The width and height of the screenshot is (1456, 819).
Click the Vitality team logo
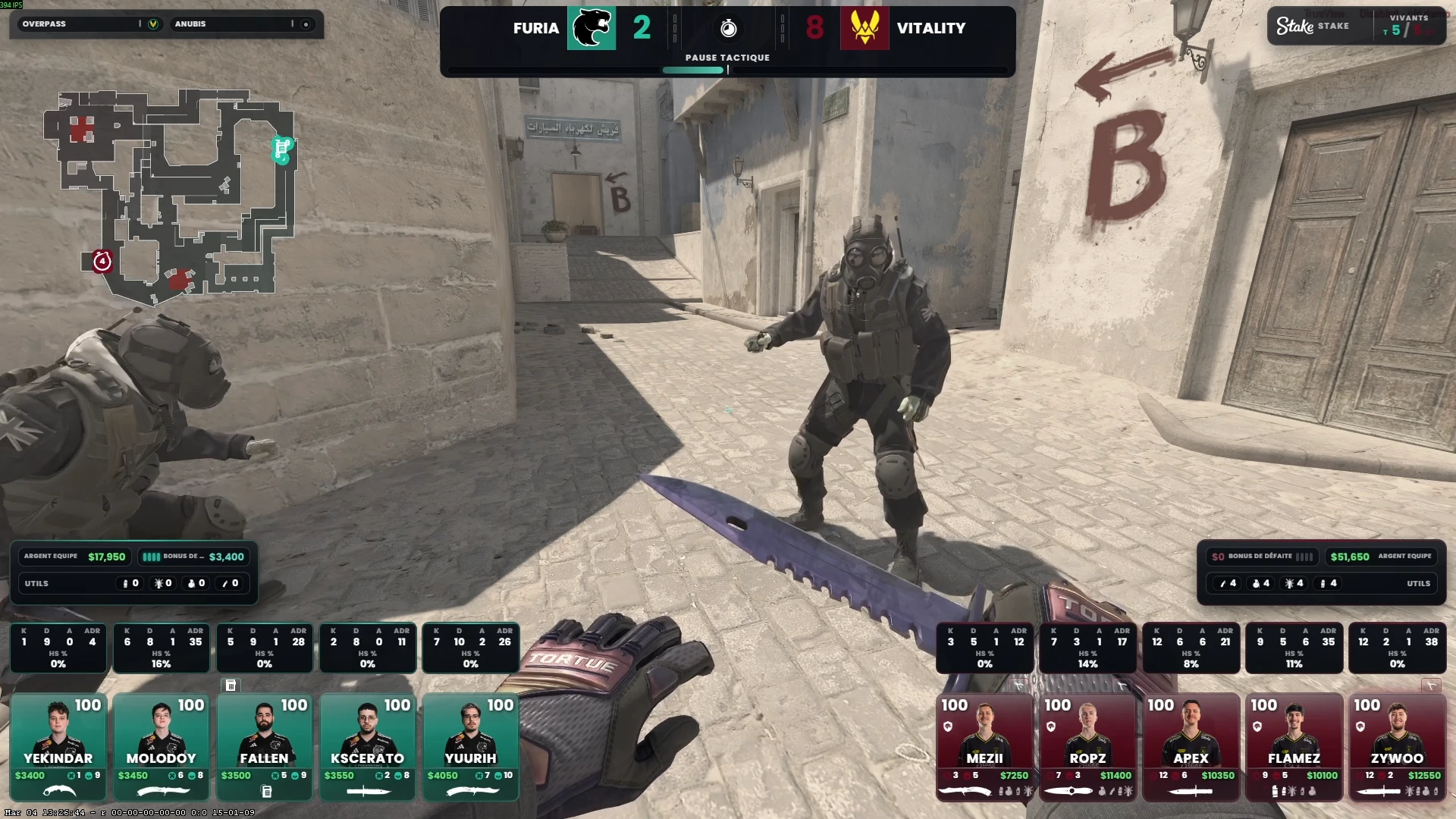[x=864, y=28]
